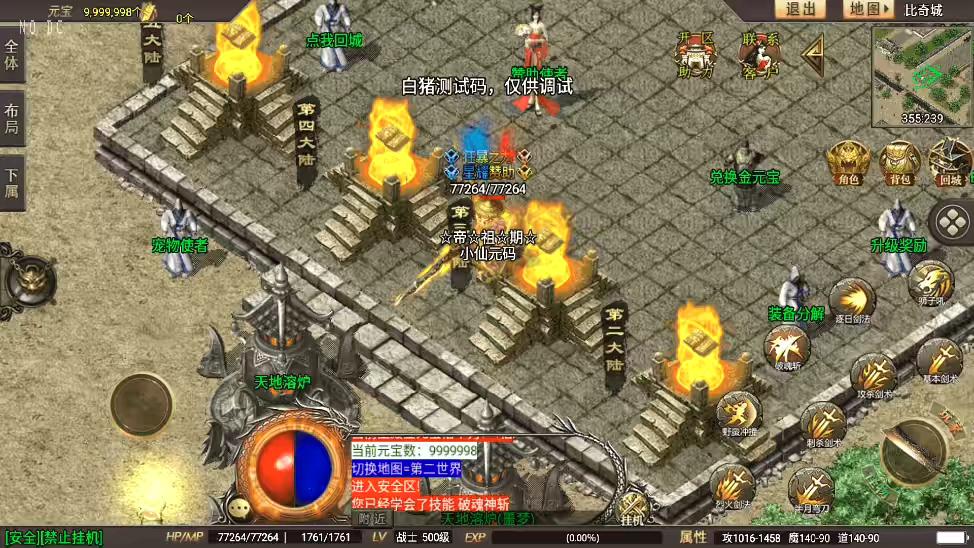Open the 背包 backpack
The width and height of the screenshot is (974, 548).
tap(899, 163)
